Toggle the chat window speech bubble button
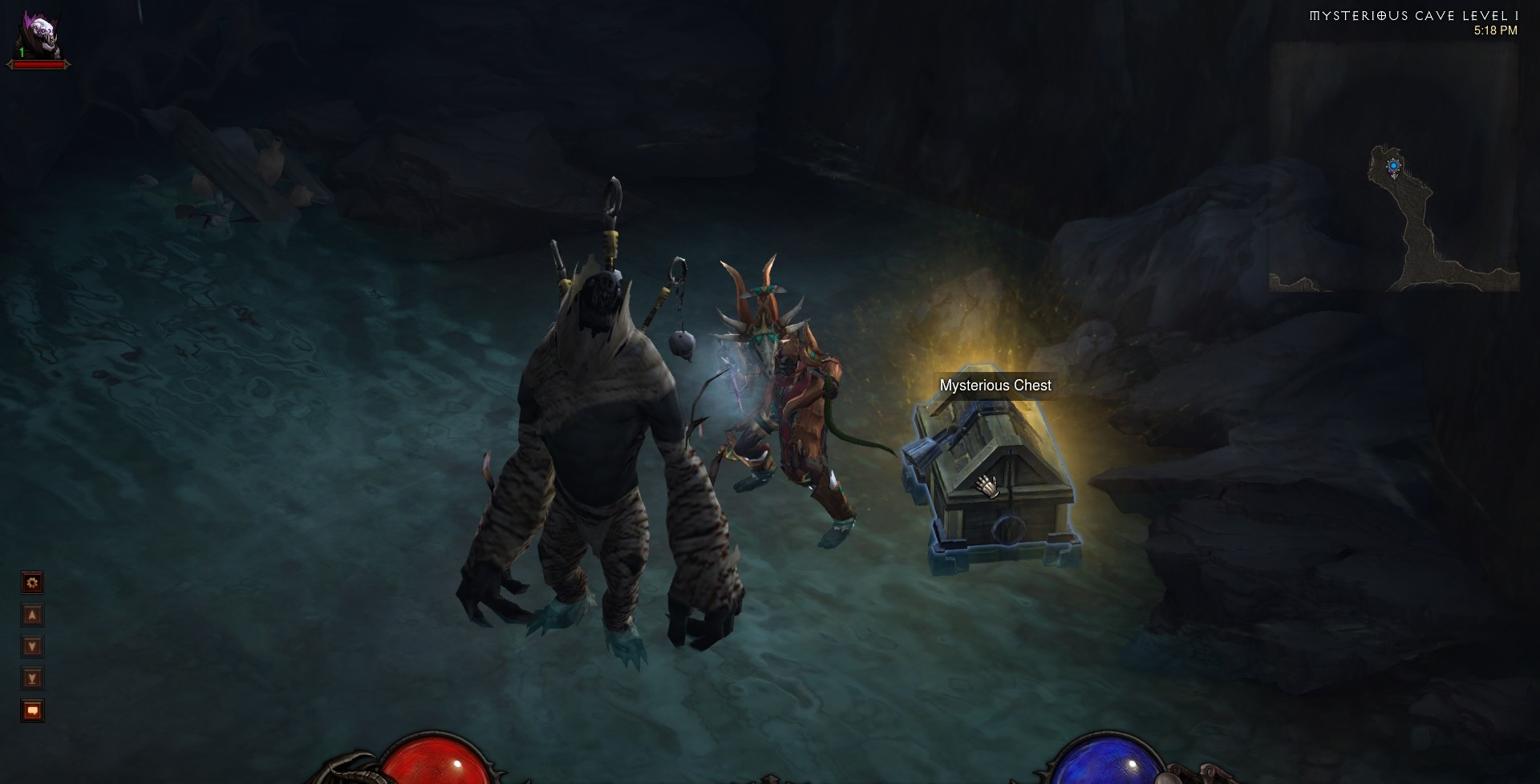The height and width of the screenshot is (784, 1540). pyautogui.click(x=32, y=711)
